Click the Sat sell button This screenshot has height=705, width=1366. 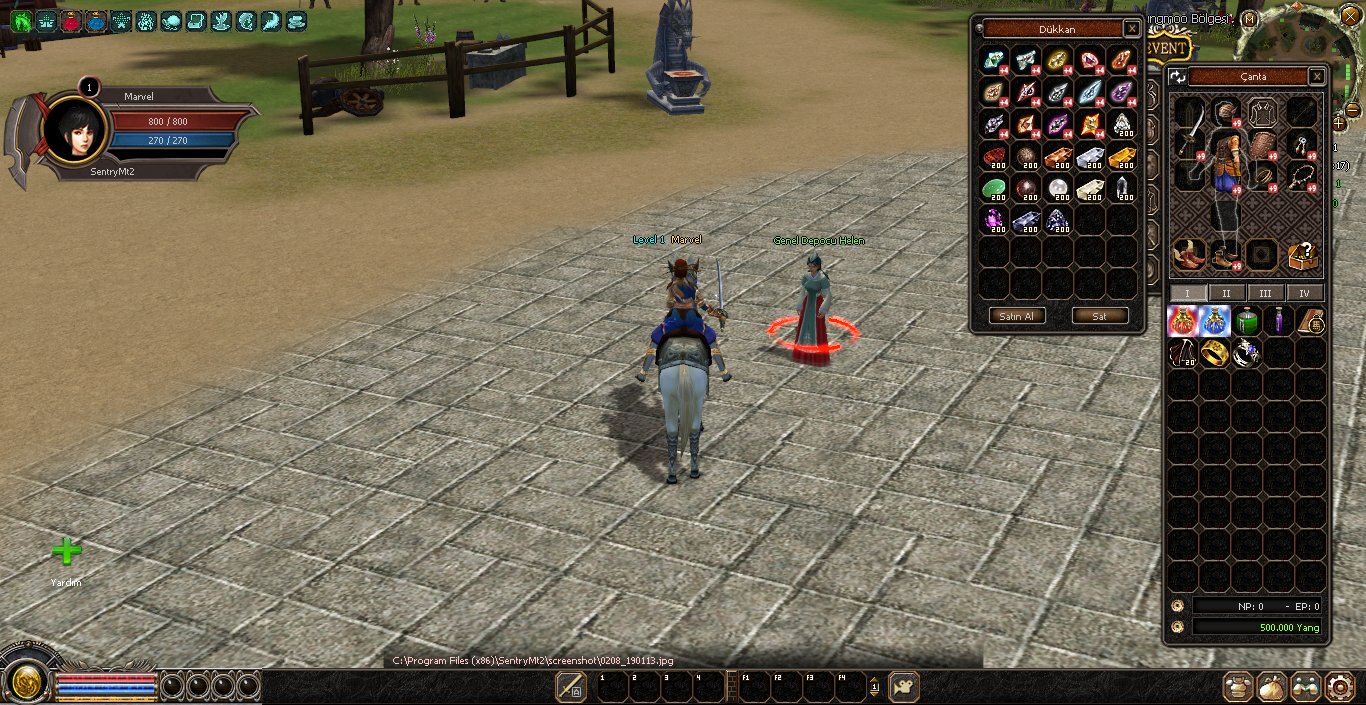(1099, 316)
